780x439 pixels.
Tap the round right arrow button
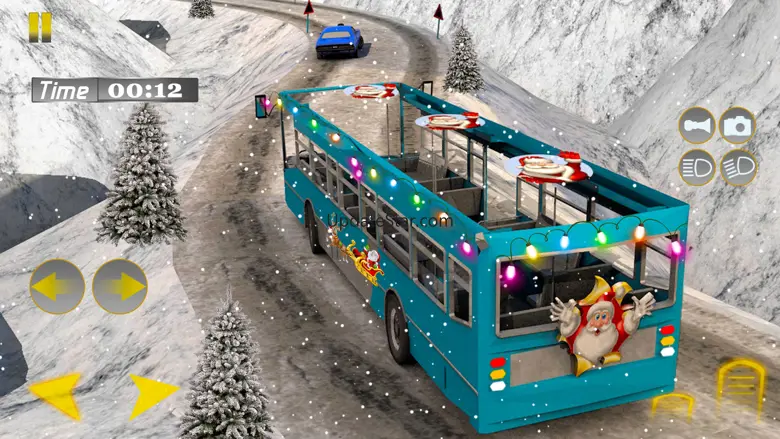coord(120,286)
